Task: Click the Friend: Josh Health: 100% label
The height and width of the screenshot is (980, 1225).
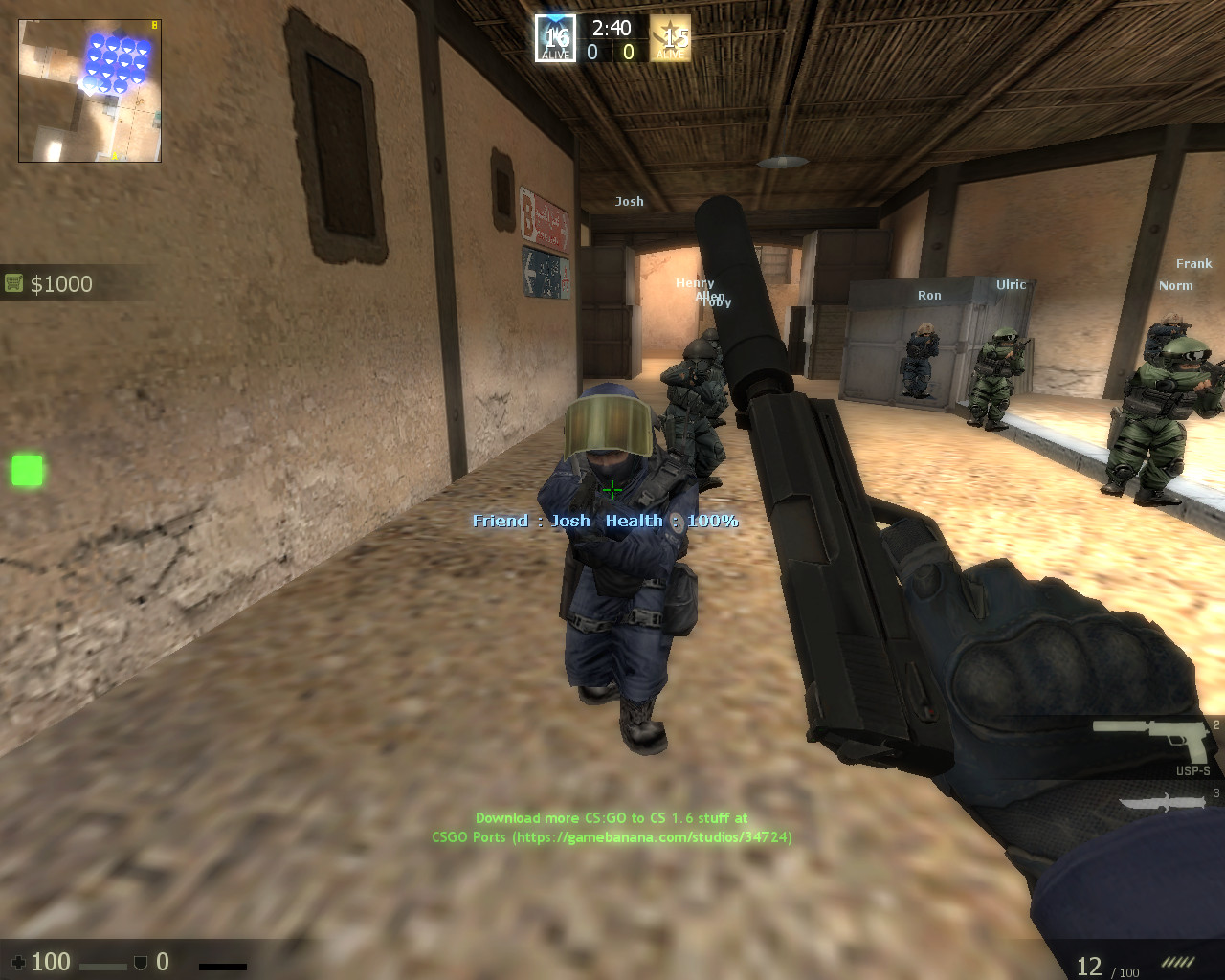Action: coord(605,520)
